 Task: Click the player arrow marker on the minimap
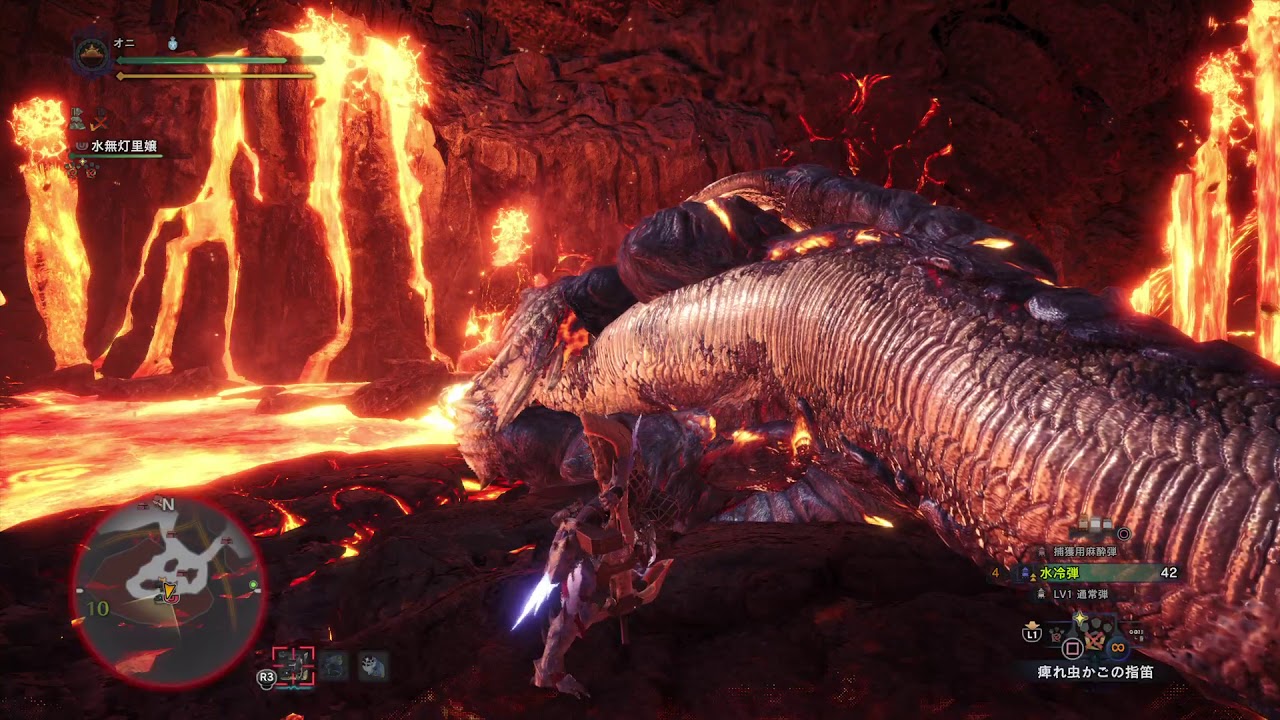pyautogui.click(x=172, y=592)
